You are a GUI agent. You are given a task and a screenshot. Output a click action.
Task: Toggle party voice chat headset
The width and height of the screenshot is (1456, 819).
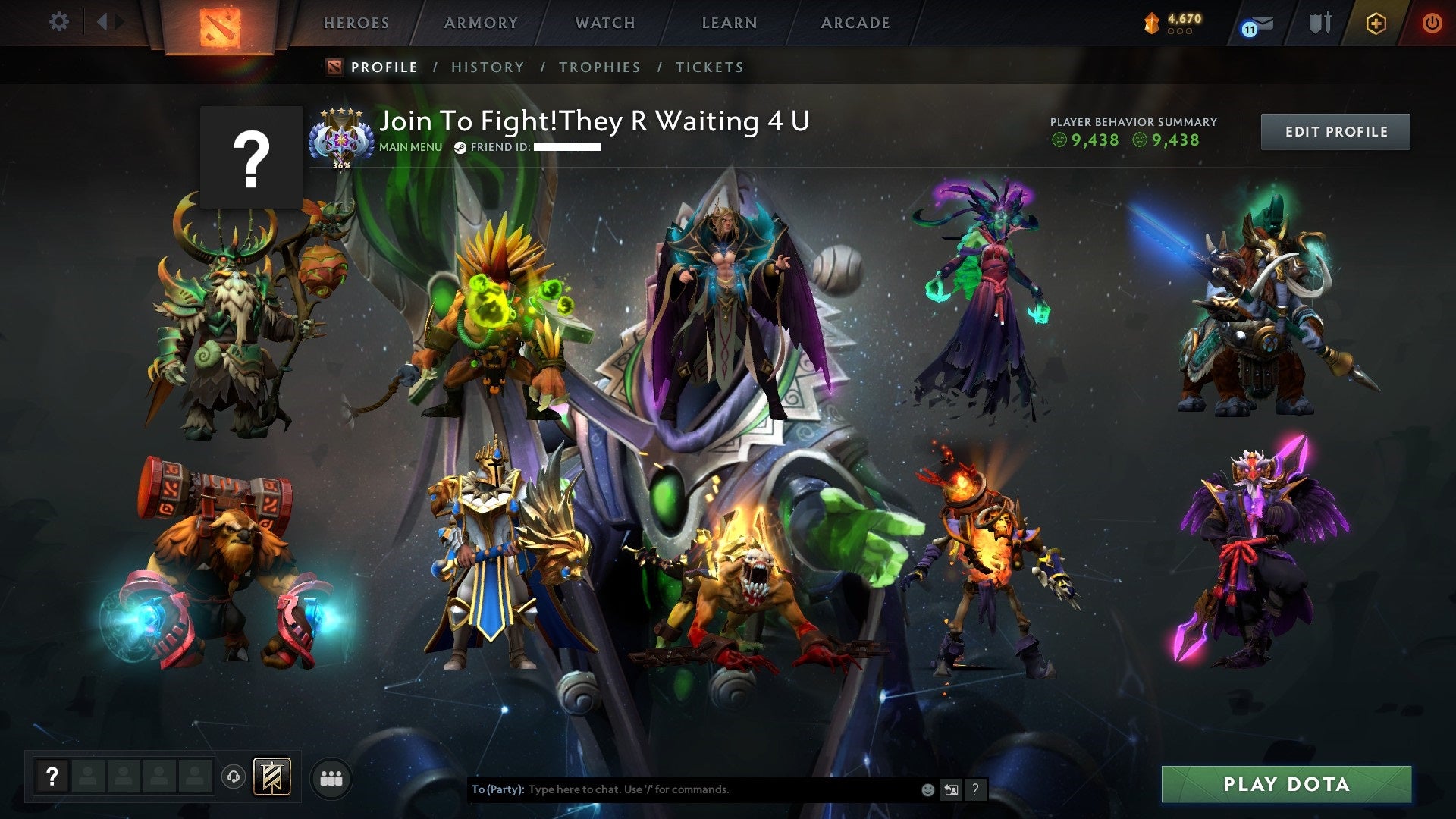pyautogui.click(x=234, y=777)
